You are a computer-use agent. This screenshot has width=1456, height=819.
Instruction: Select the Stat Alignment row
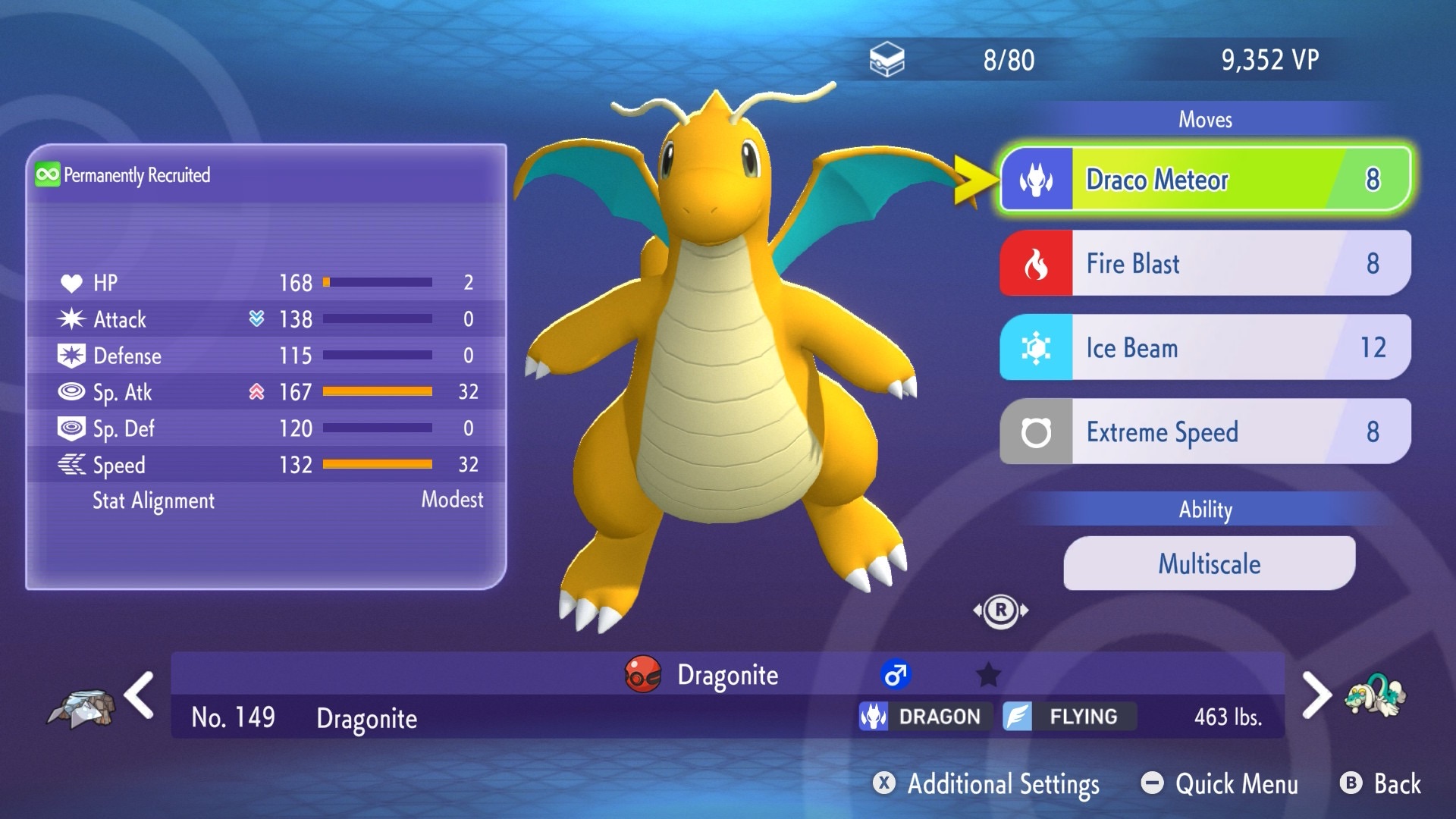[x=265, y=500]
